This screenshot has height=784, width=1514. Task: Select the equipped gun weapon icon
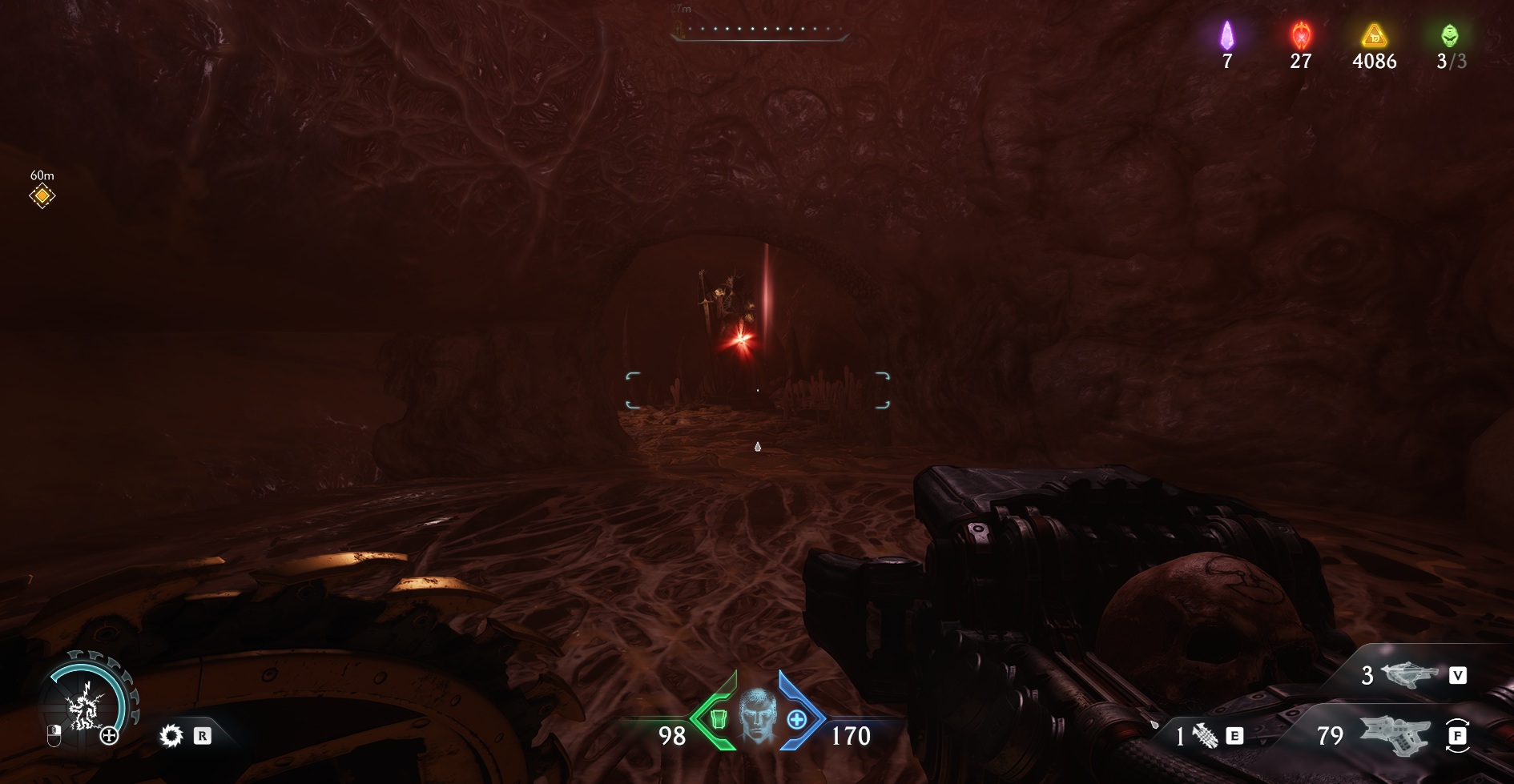click(1395, 734)
